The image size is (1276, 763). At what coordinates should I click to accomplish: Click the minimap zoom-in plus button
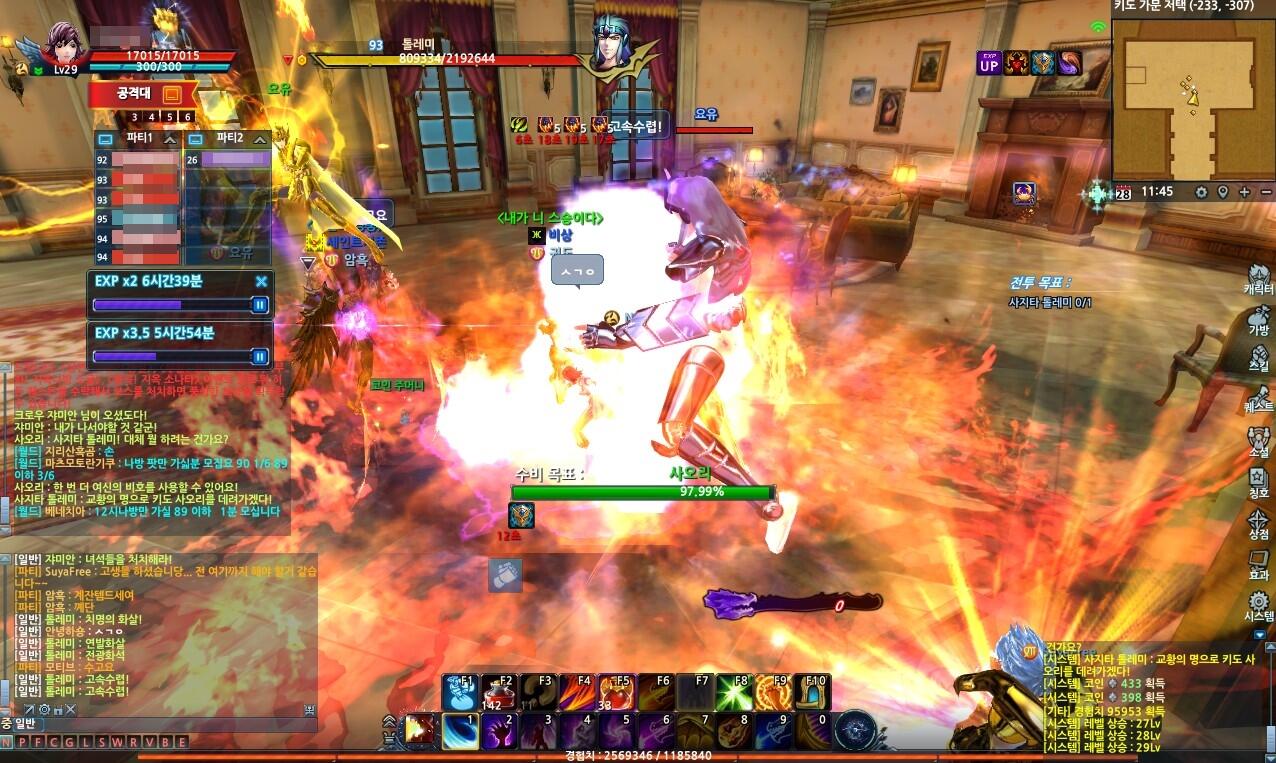coord(1244,192)
